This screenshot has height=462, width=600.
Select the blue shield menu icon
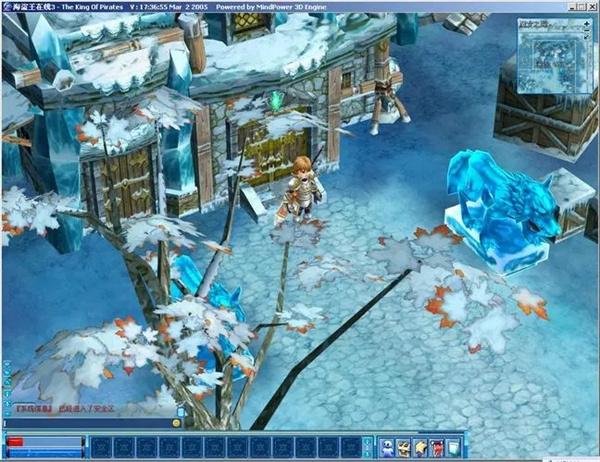tap(454, 447)
